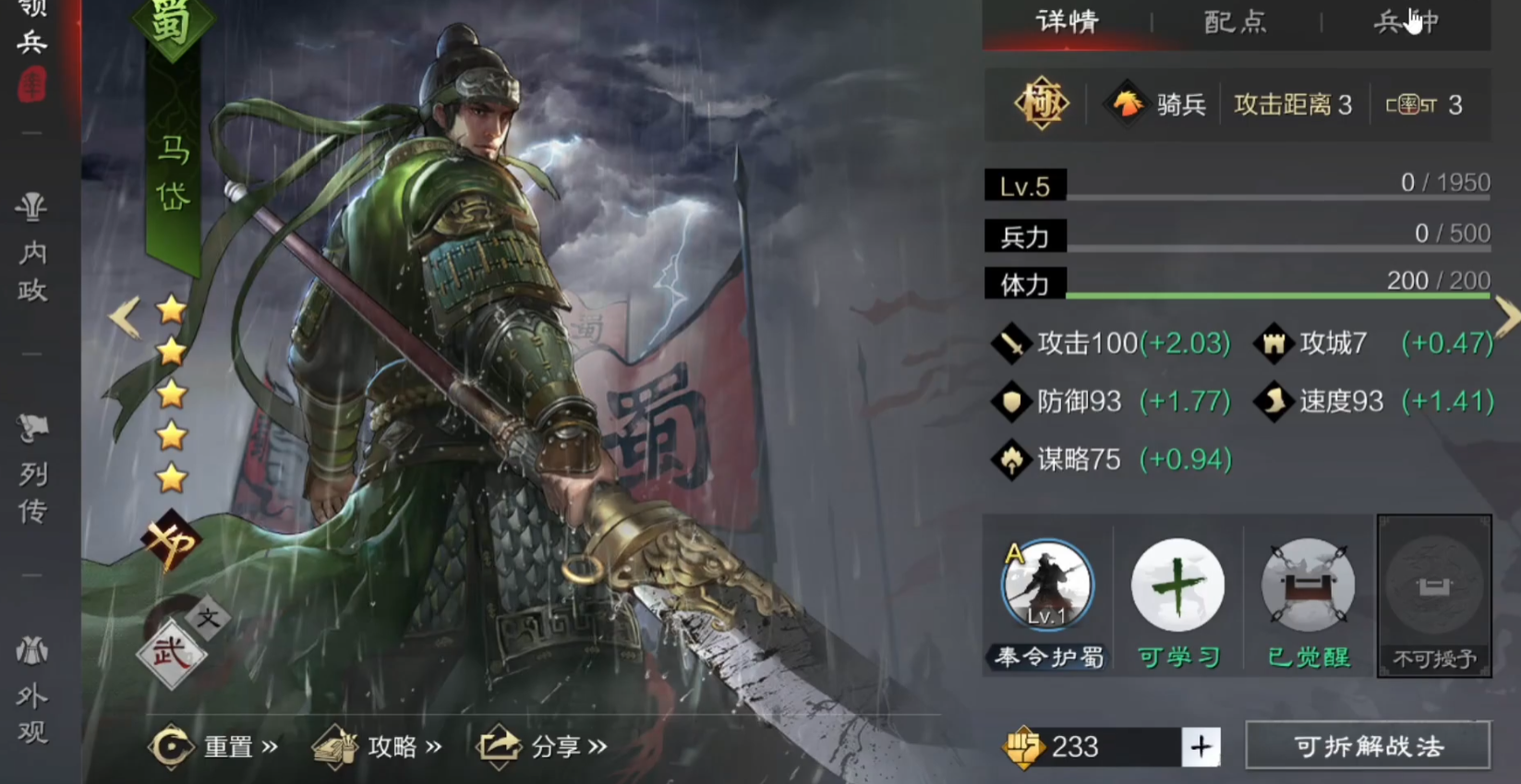
Task: Click the 可学习 learnable skill slot
Action: pyautogui.click(x=1177, y=586)
